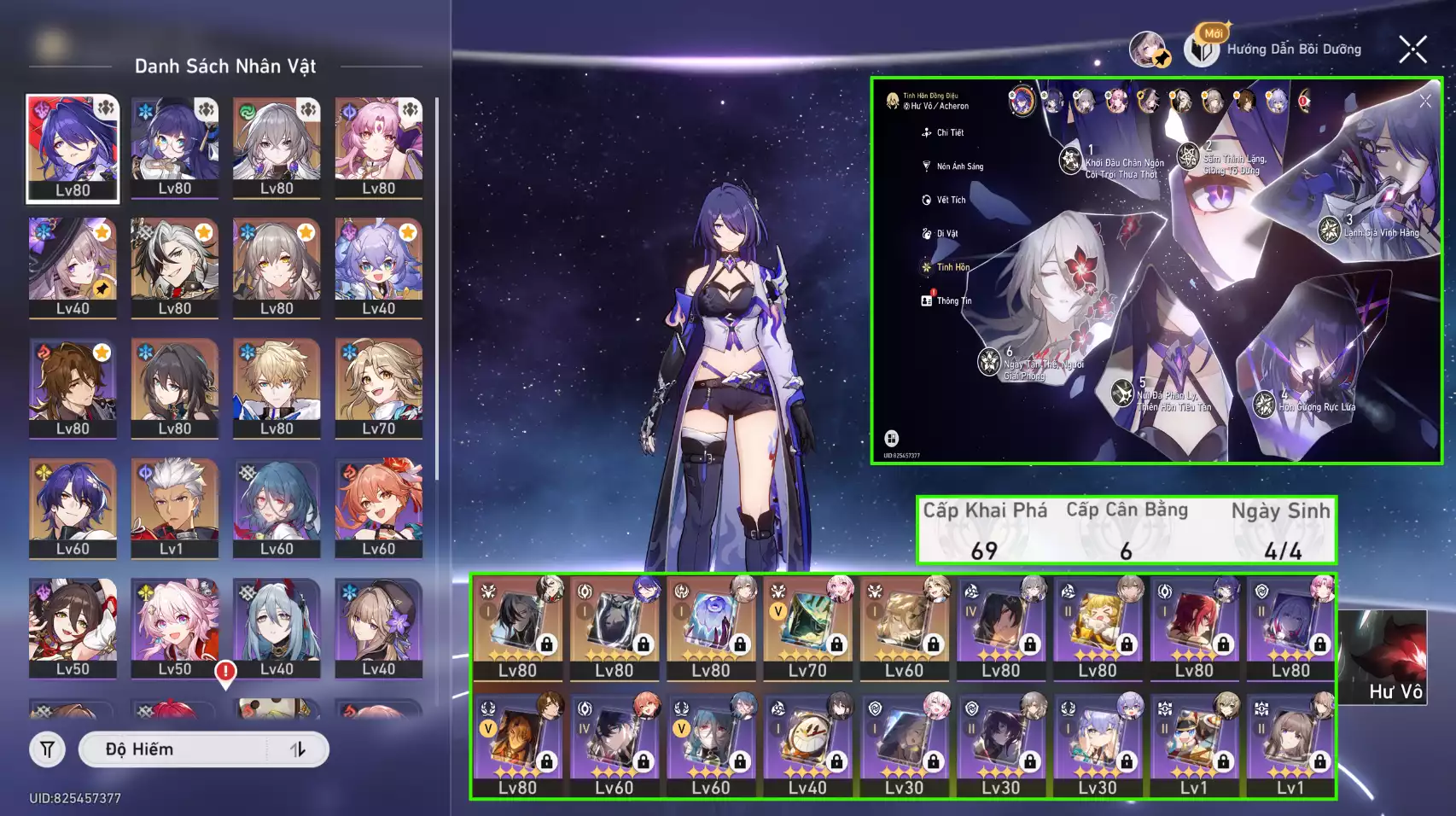Image resolution: width=1456 pixels, height=816 pixels.
Task: Open the character filter funnel
Action: [47, 749]
